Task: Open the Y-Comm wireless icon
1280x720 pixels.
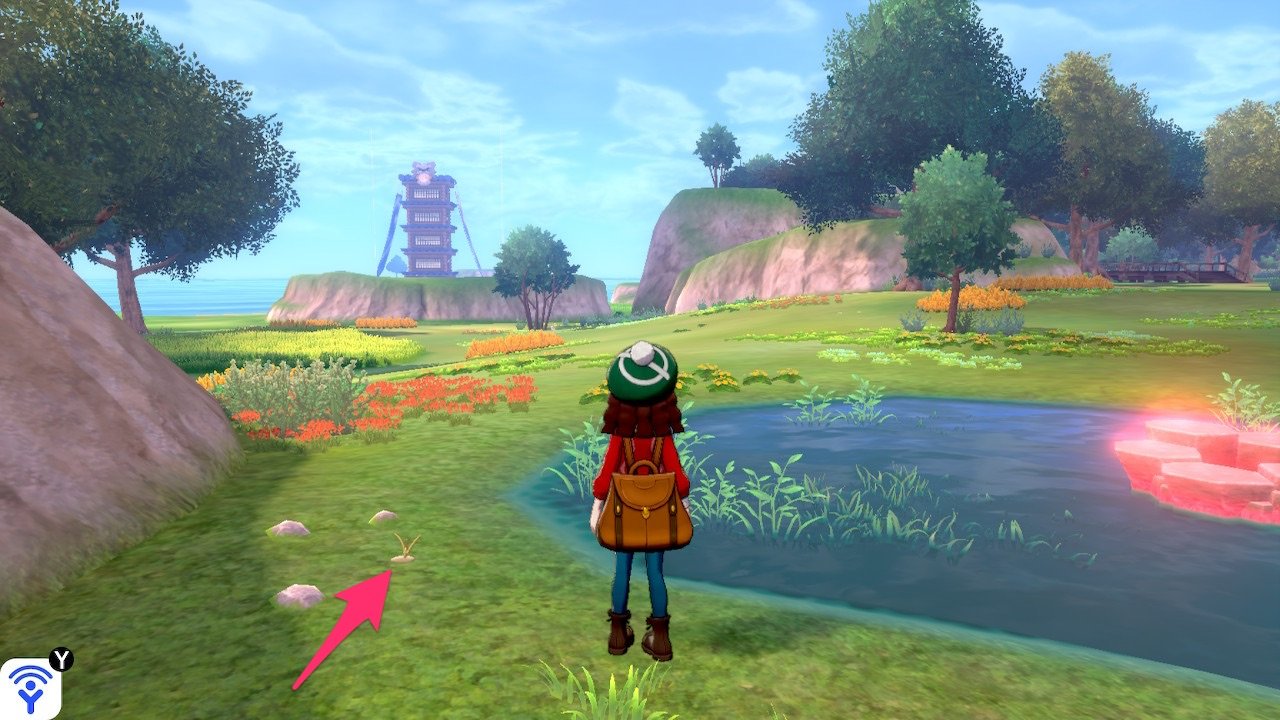Action: (30, 688)
